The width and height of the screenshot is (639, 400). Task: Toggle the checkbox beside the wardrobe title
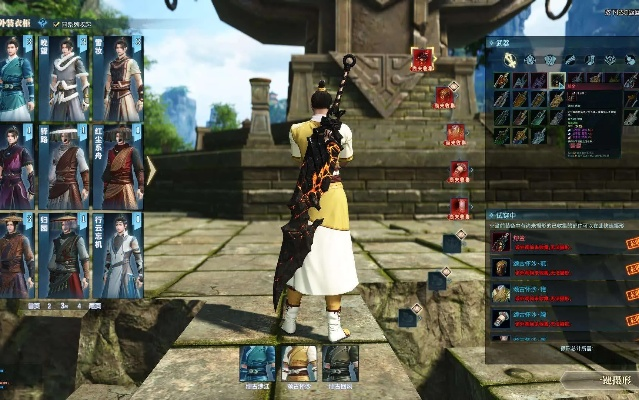tap(53, 23)
